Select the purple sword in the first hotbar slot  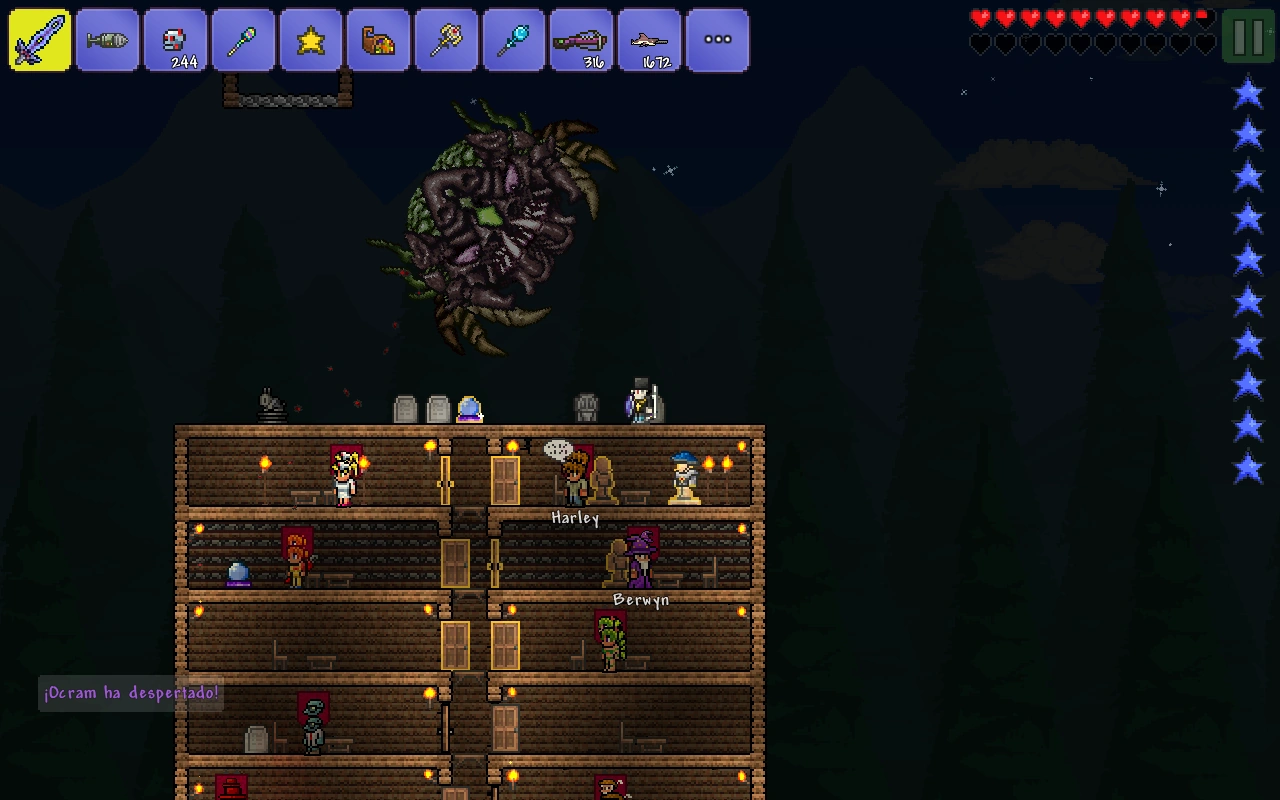39,40
